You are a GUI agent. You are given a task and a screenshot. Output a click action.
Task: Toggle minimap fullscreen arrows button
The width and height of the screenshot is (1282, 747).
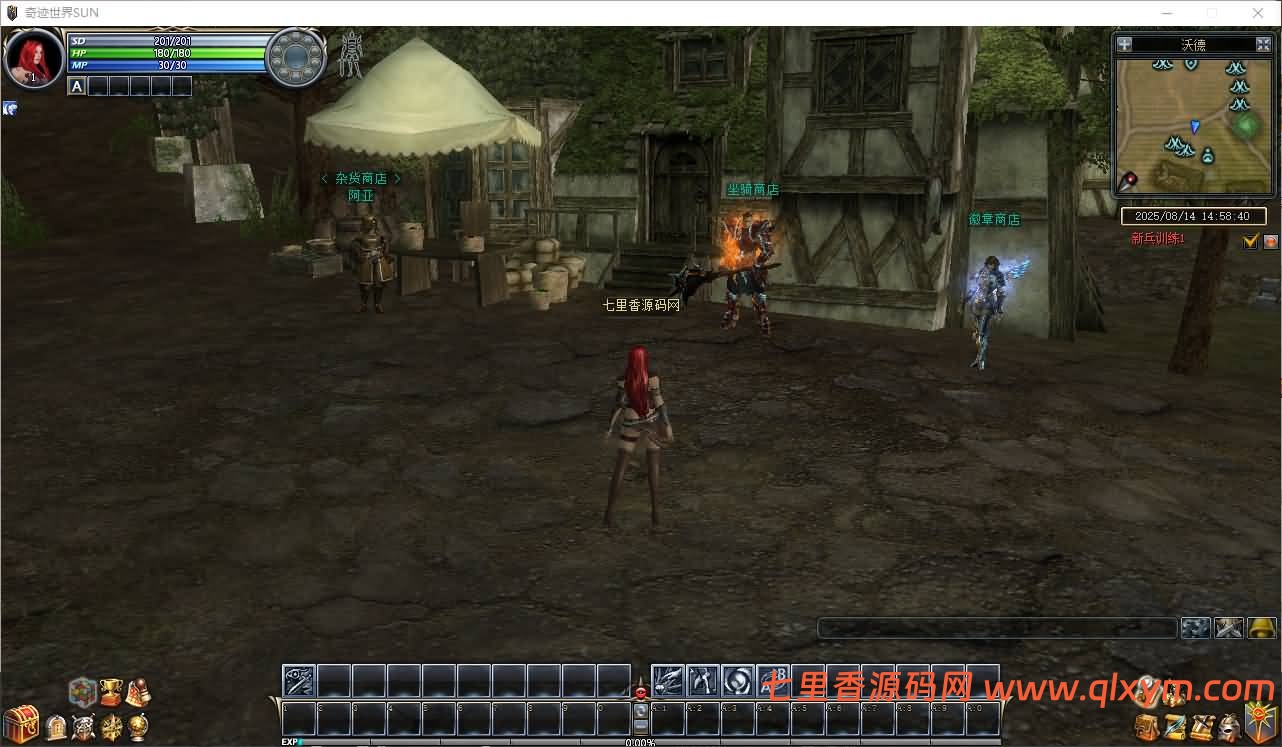1263,44
